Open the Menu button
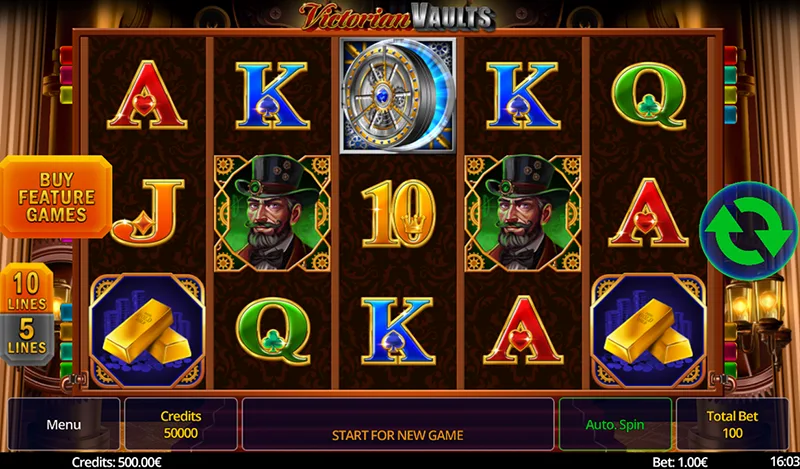800x469 pixels. (64, 424)
